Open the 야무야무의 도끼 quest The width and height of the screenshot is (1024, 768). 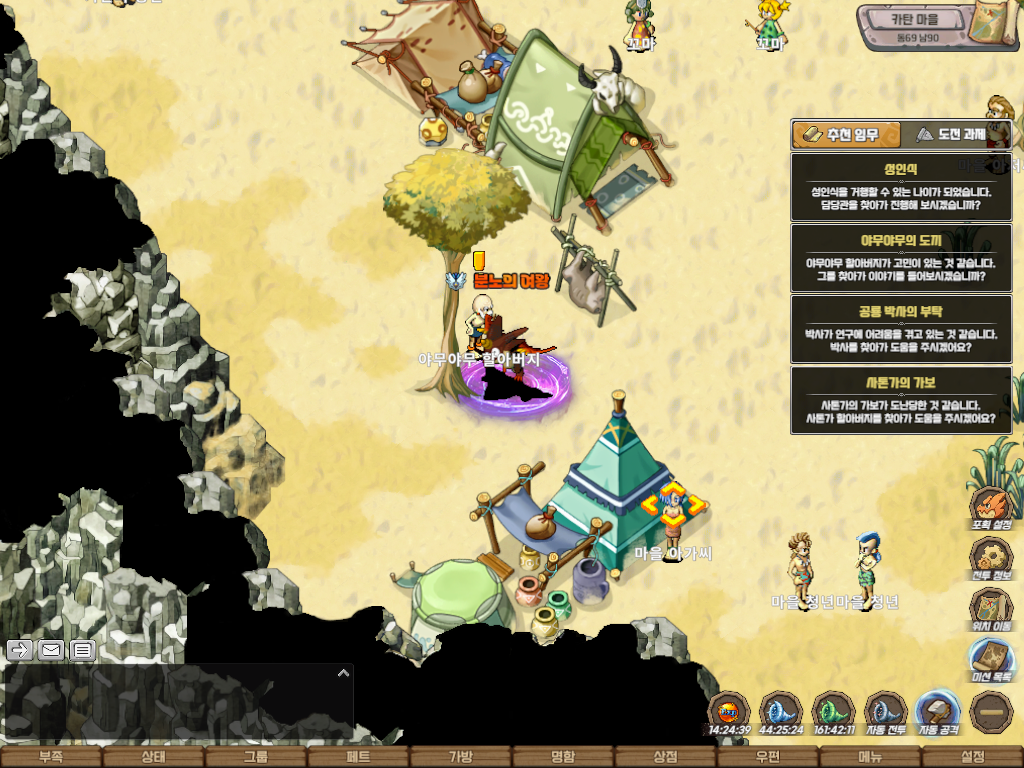[x=900, y=257]
